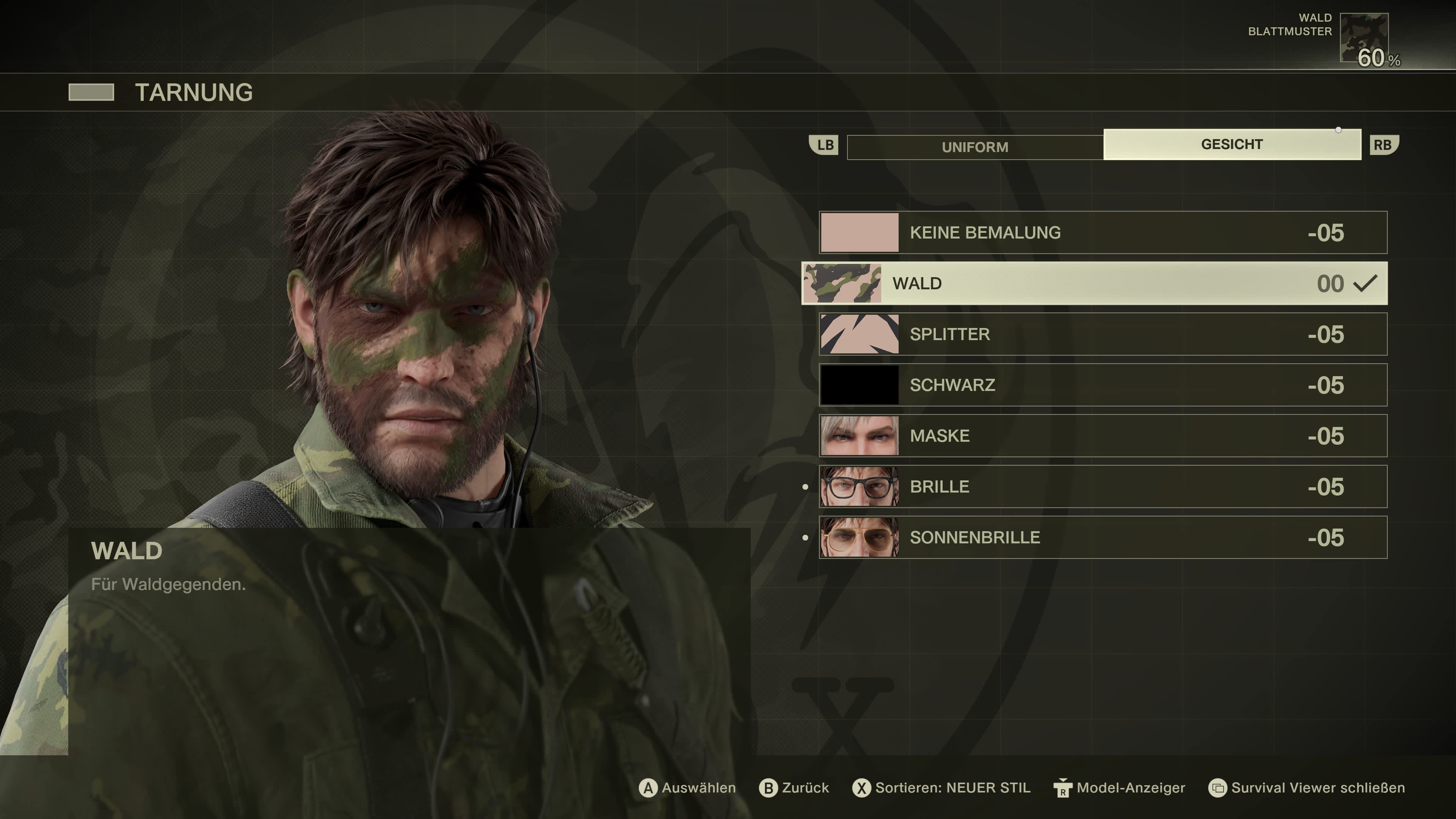Choose Keine Bemalung face option
Screen dimensions: 1456x819
(1103, 232)
